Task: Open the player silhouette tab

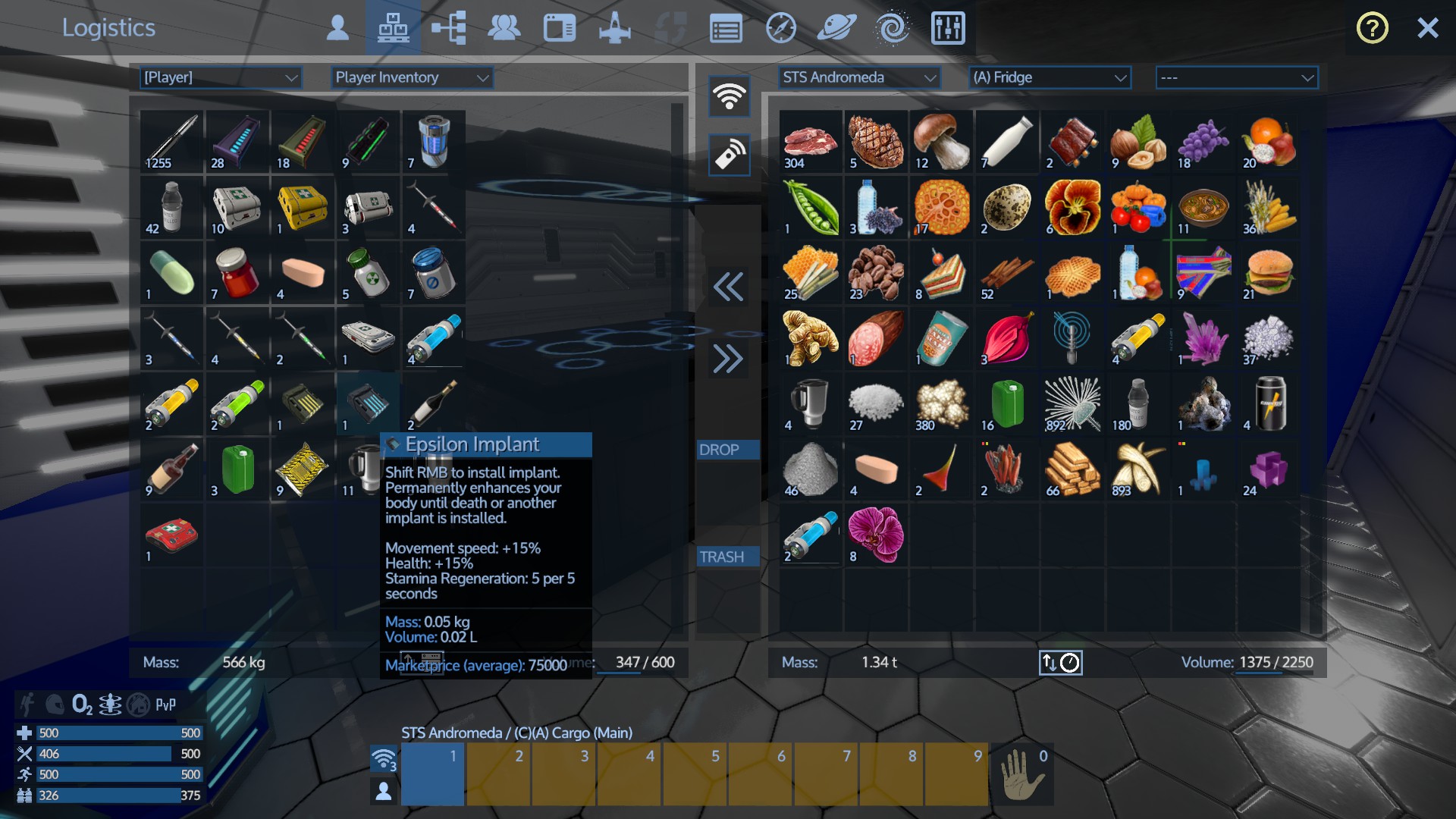Action: tap(337, 29)
